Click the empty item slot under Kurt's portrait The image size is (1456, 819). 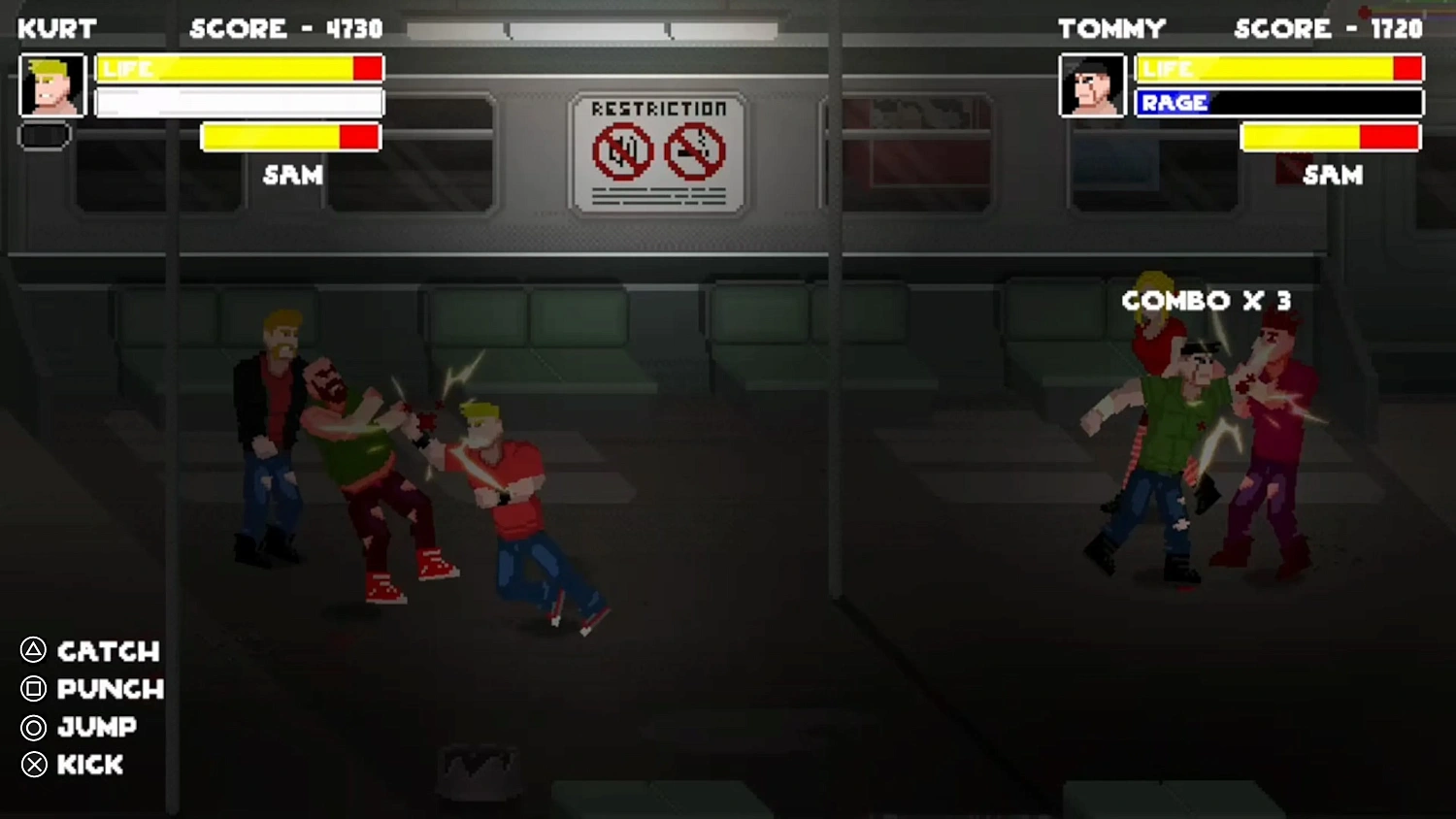coord(43,136)
